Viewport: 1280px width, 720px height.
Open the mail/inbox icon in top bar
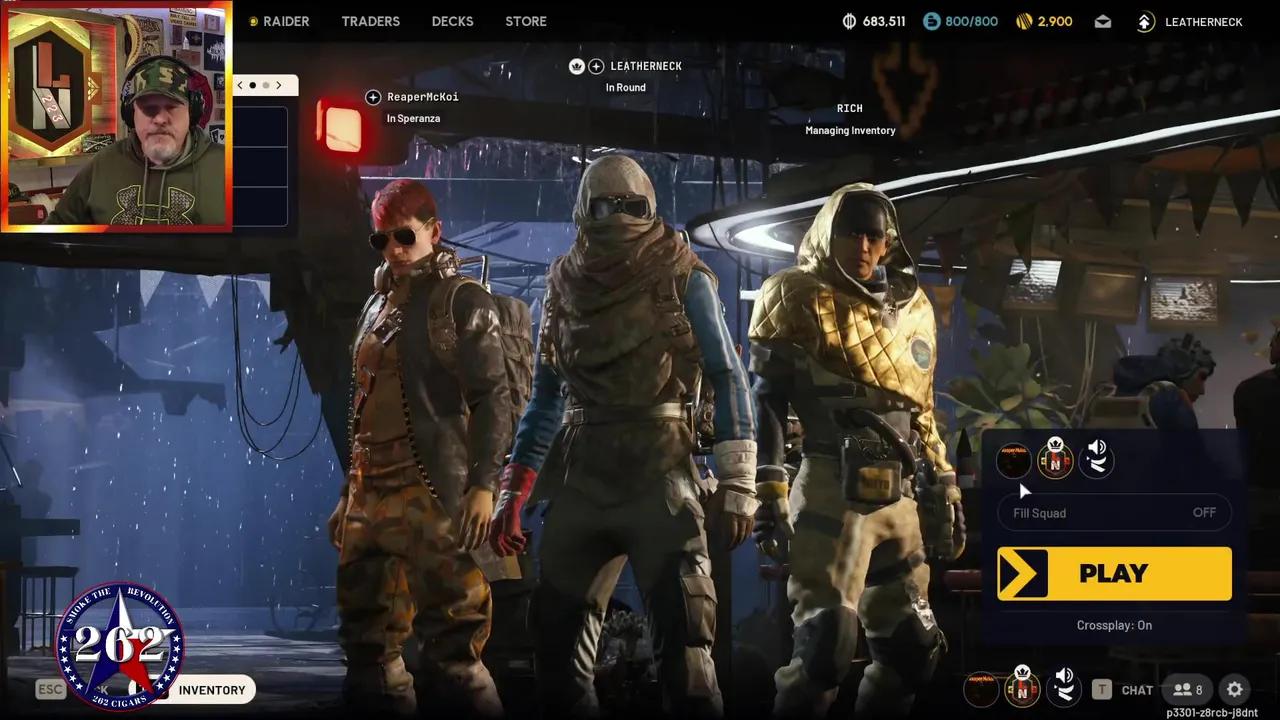pos(1103,21)
